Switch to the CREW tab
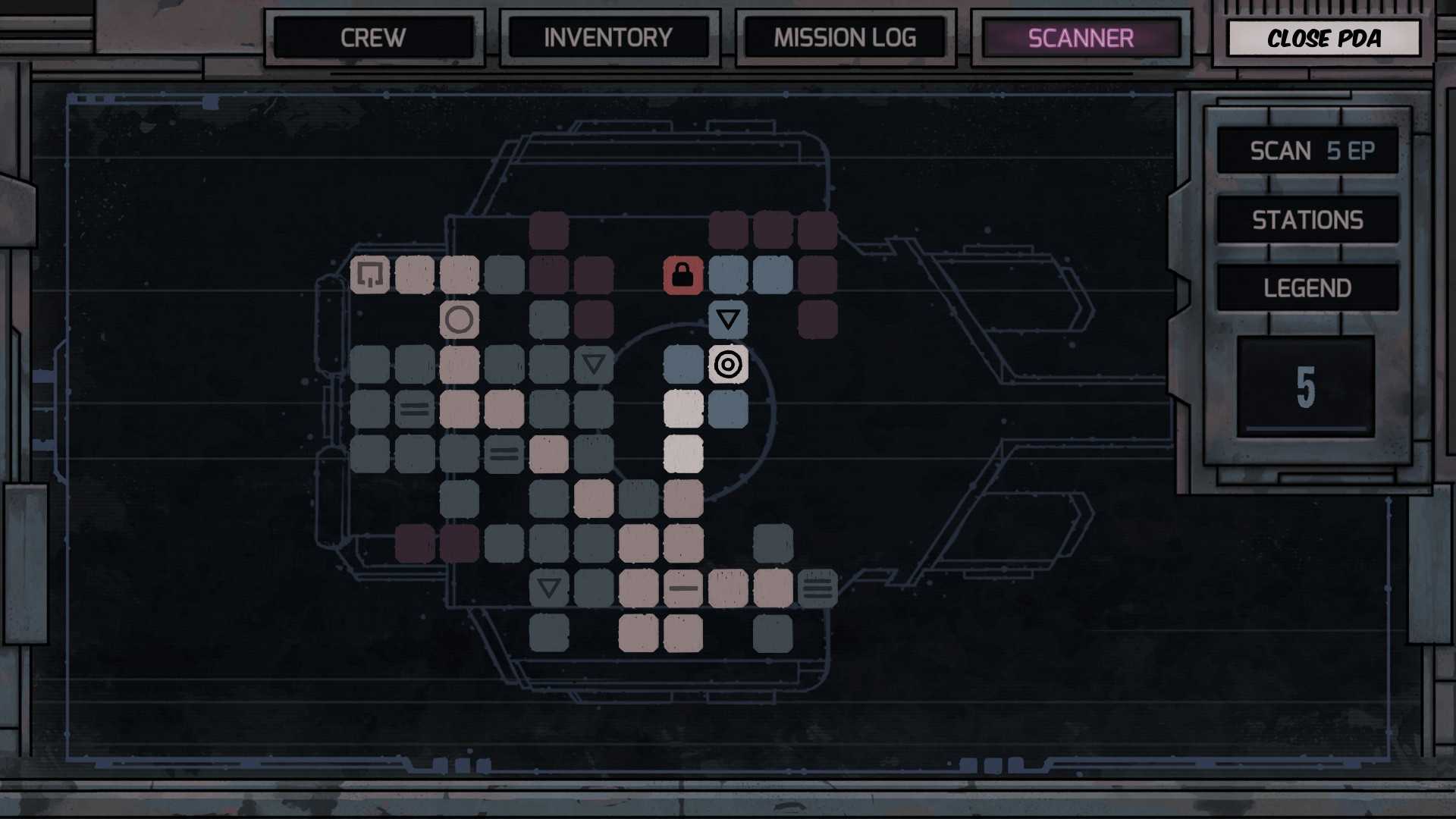The image size is (1456, 819). pos(374,38)
